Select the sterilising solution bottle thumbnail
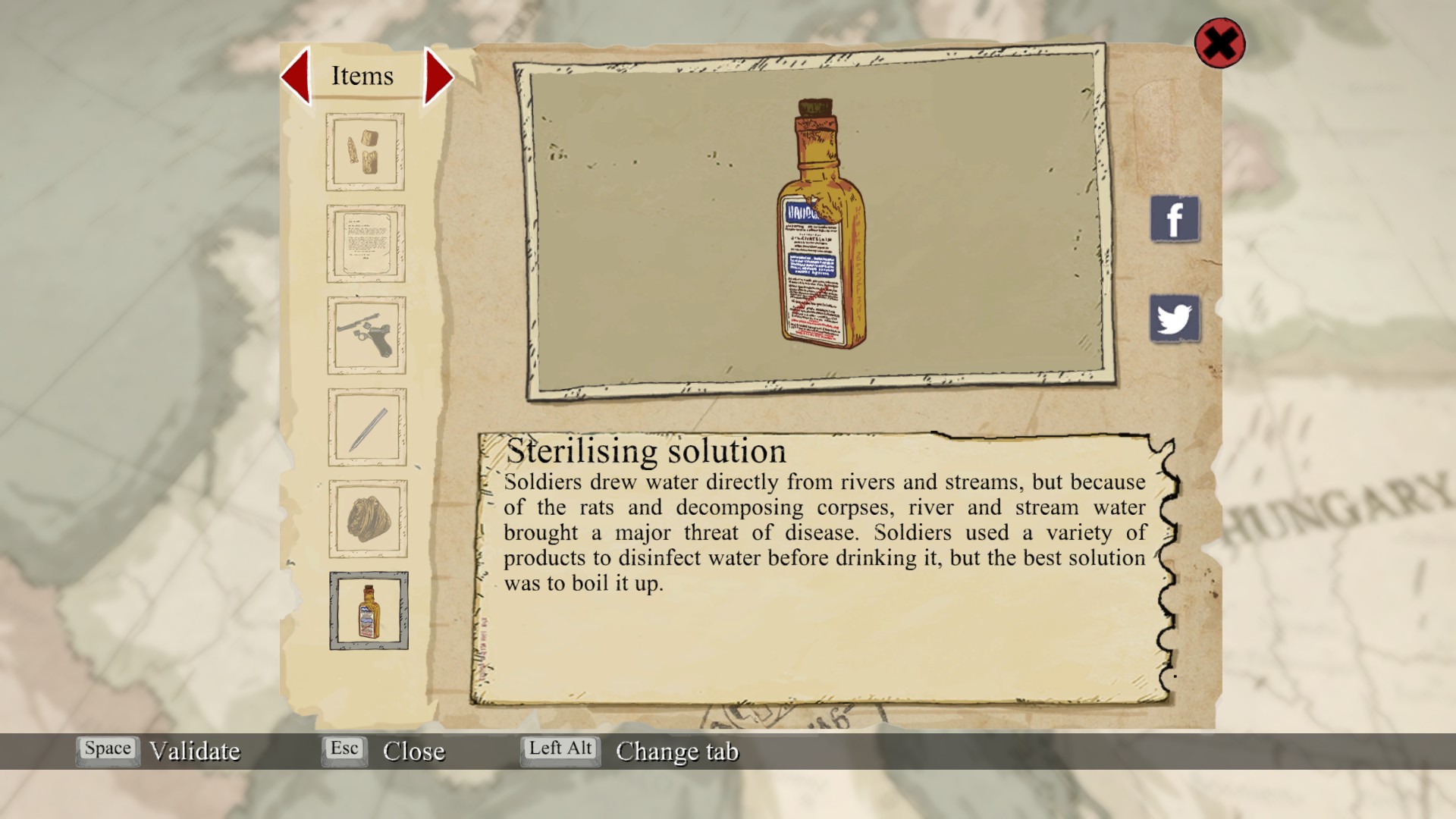Viewport: 1456px width, 819px height. pos(369,611)
